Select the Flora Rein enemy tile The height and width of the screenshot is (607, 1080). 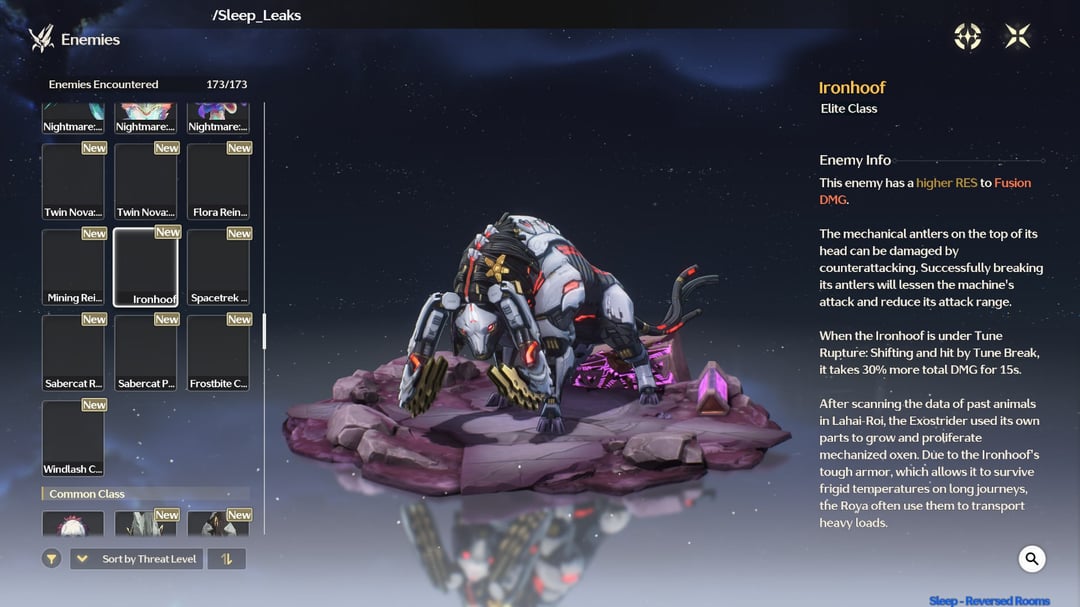tap(218, 181)
